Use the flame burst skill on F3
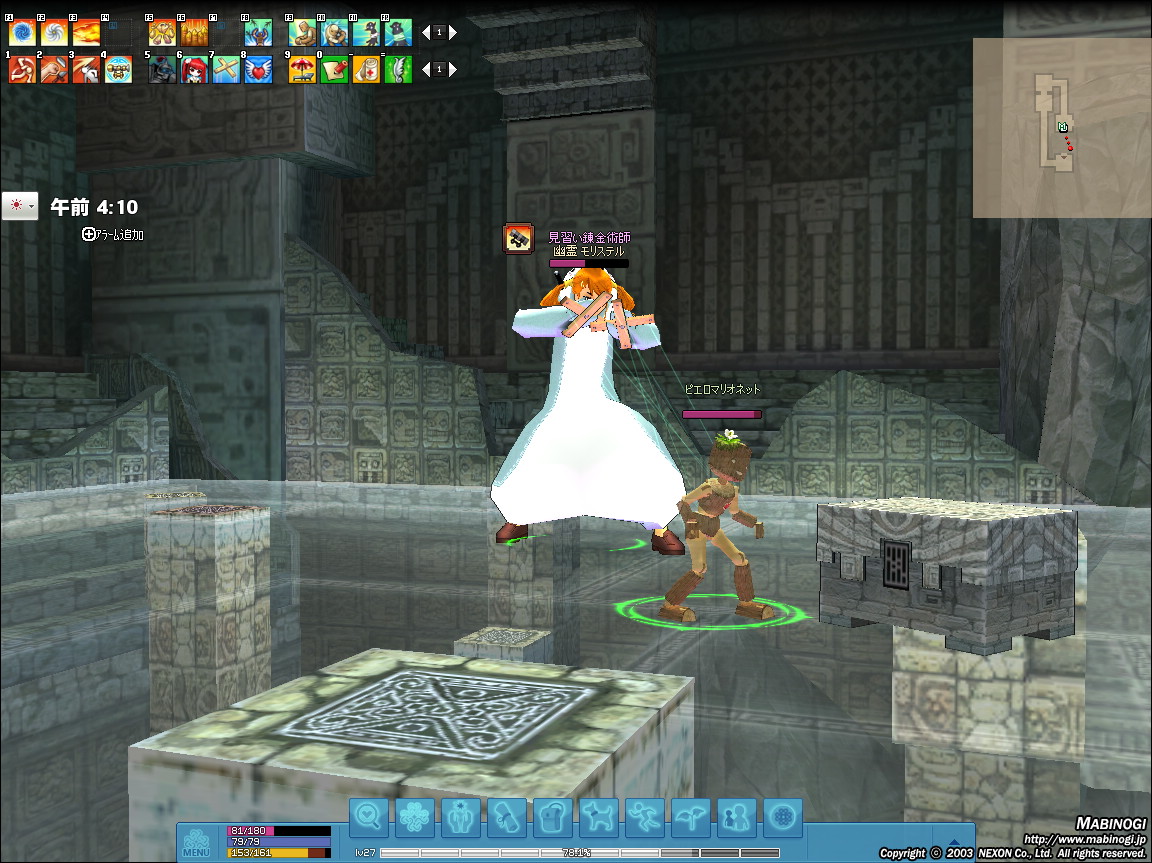Viewport: 1152px width, 863px height. click(86, 33)
